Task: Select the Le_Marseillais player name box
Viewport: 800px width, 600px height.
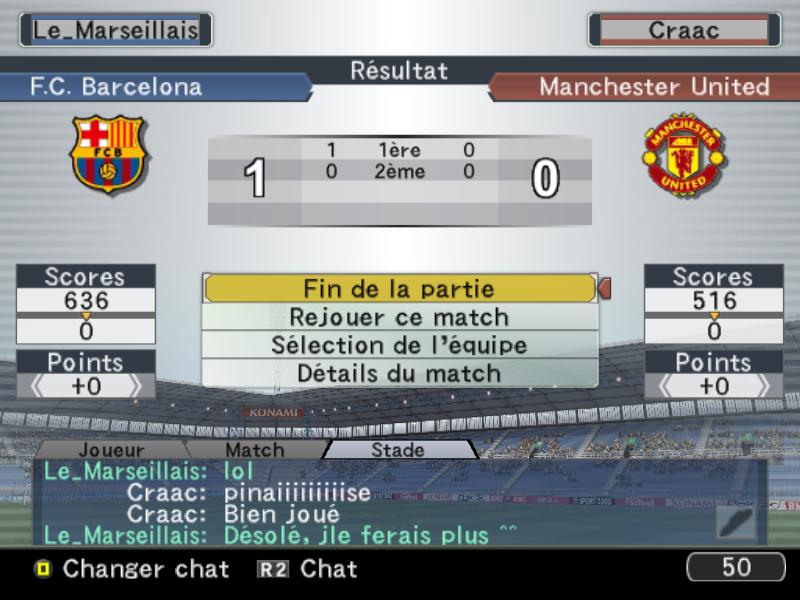Action: [116, 30]
